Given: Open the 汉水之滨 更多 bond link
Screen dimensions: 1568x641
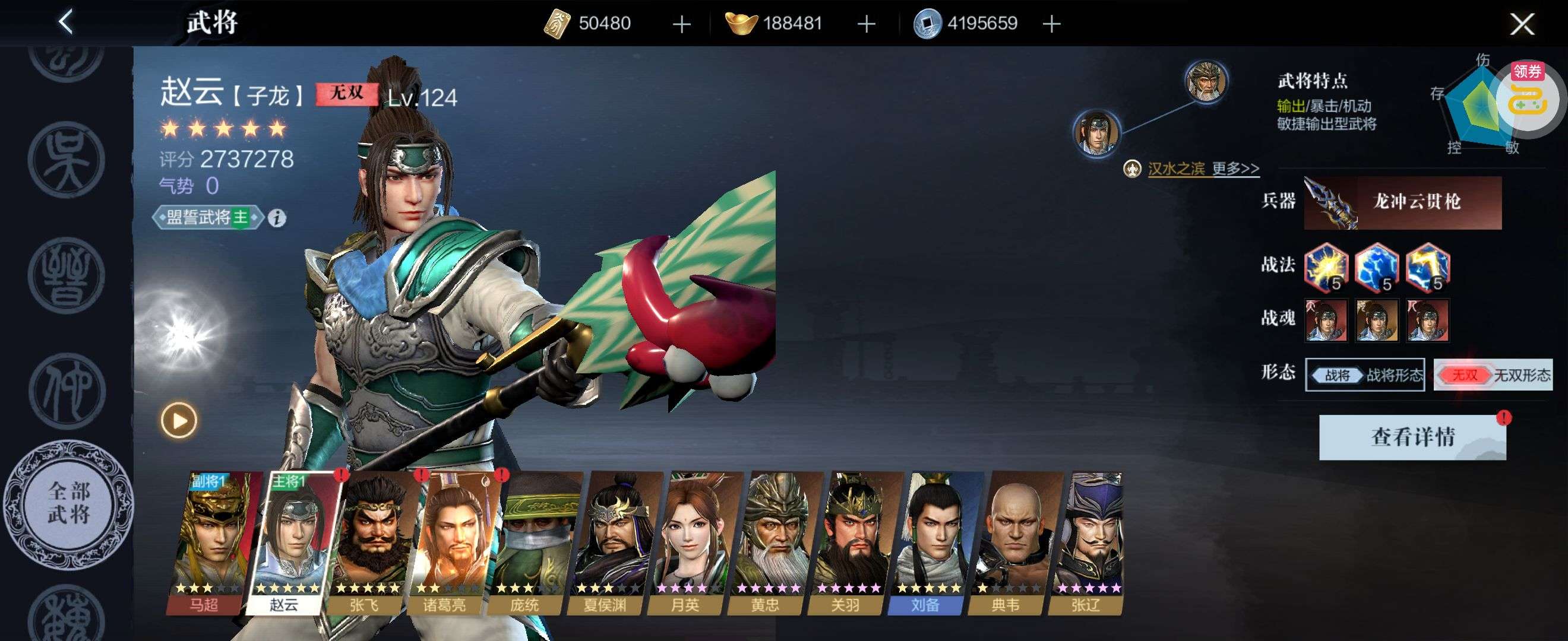Looking at the screenshot, I should coord(1202,169).
